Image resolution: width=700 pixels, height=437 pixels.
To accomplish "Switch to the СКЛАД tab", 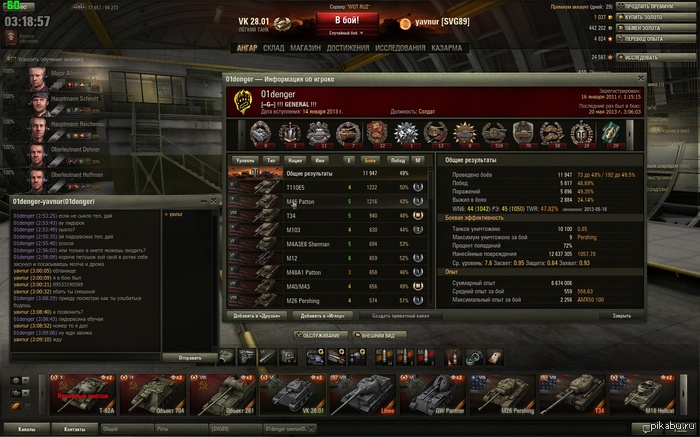I will point(275,47).
